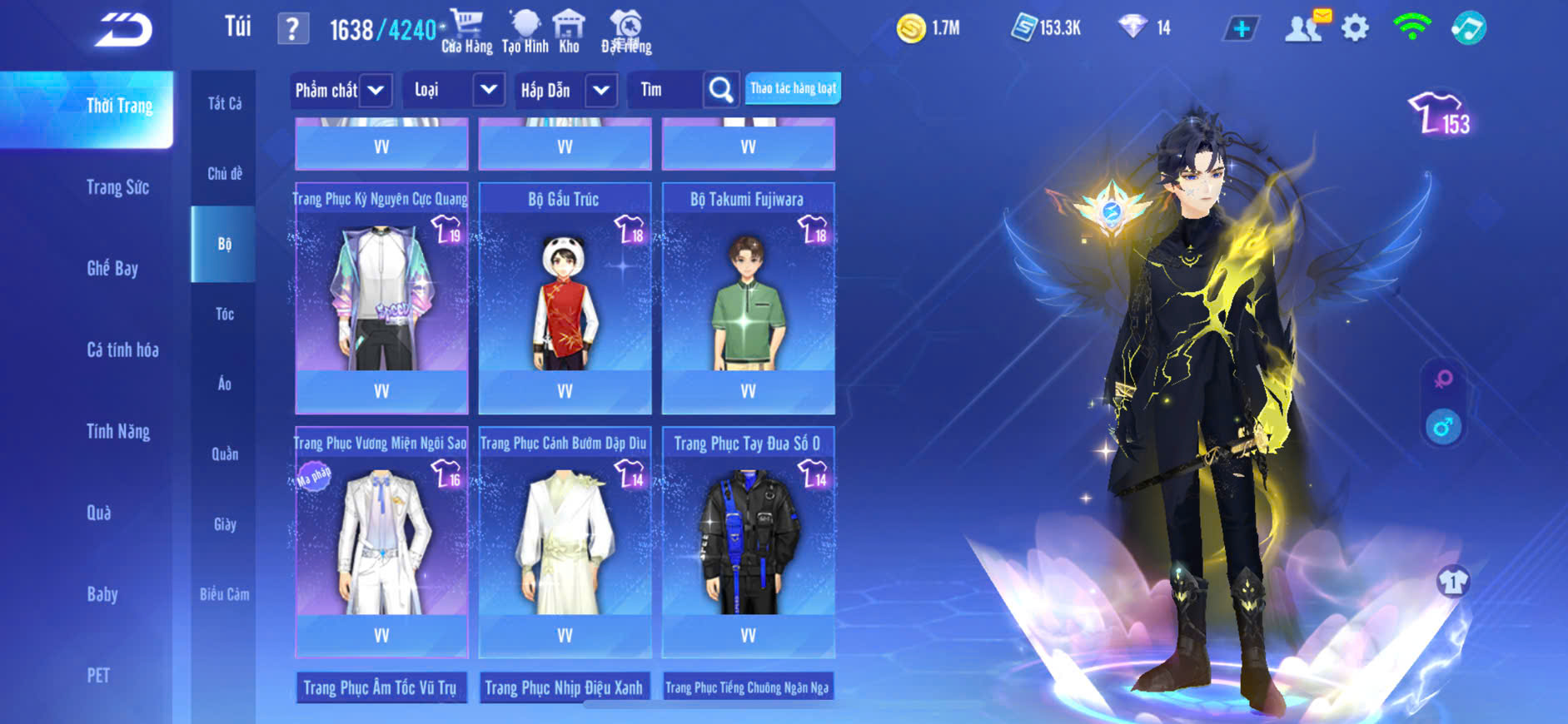Go back using the top-left arrow
This screenshot has height=724, width=1568.
123,30
